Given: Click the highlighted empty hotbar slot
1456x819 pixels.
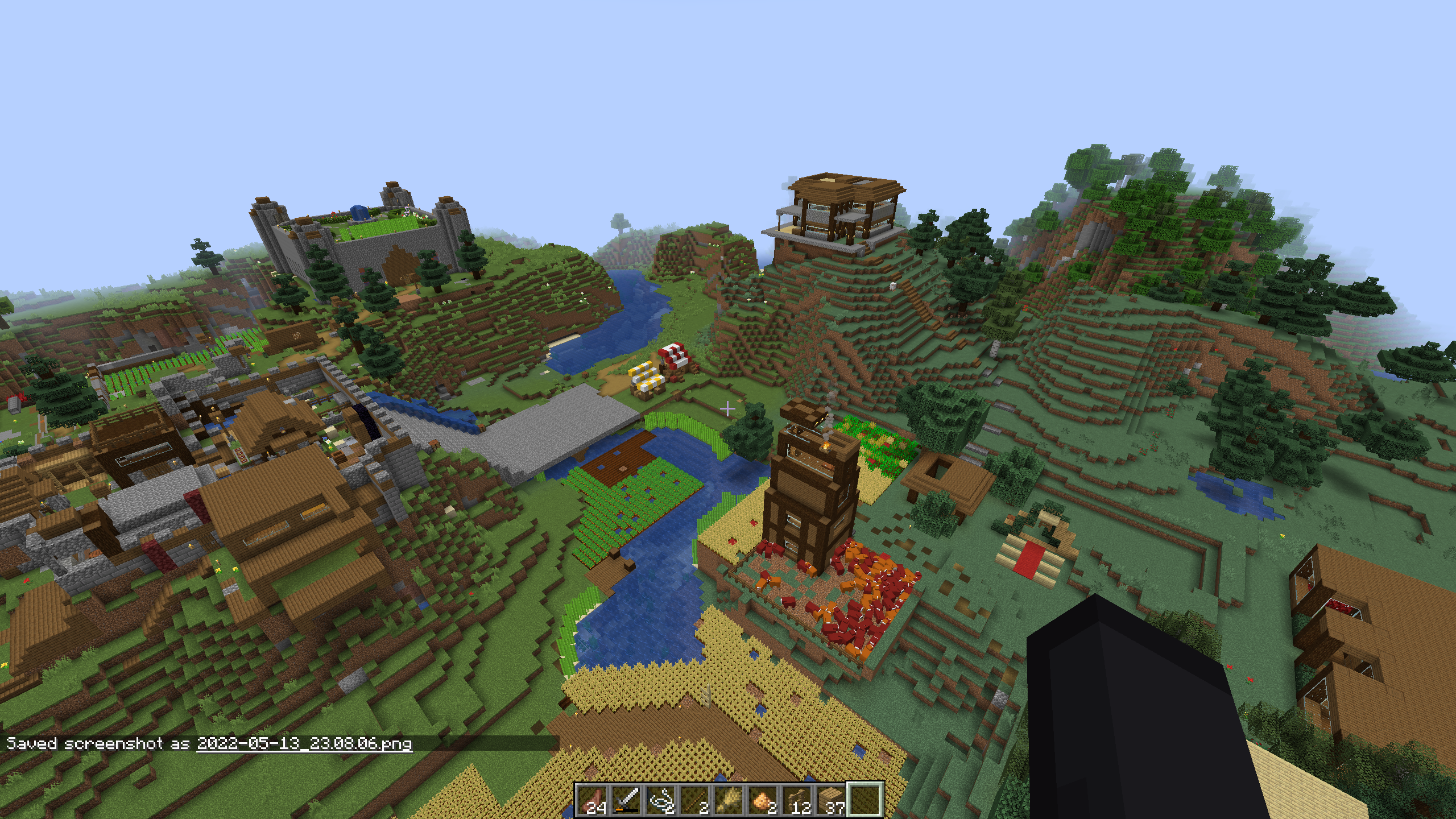Looking at the screenshot, I should 865,800.
